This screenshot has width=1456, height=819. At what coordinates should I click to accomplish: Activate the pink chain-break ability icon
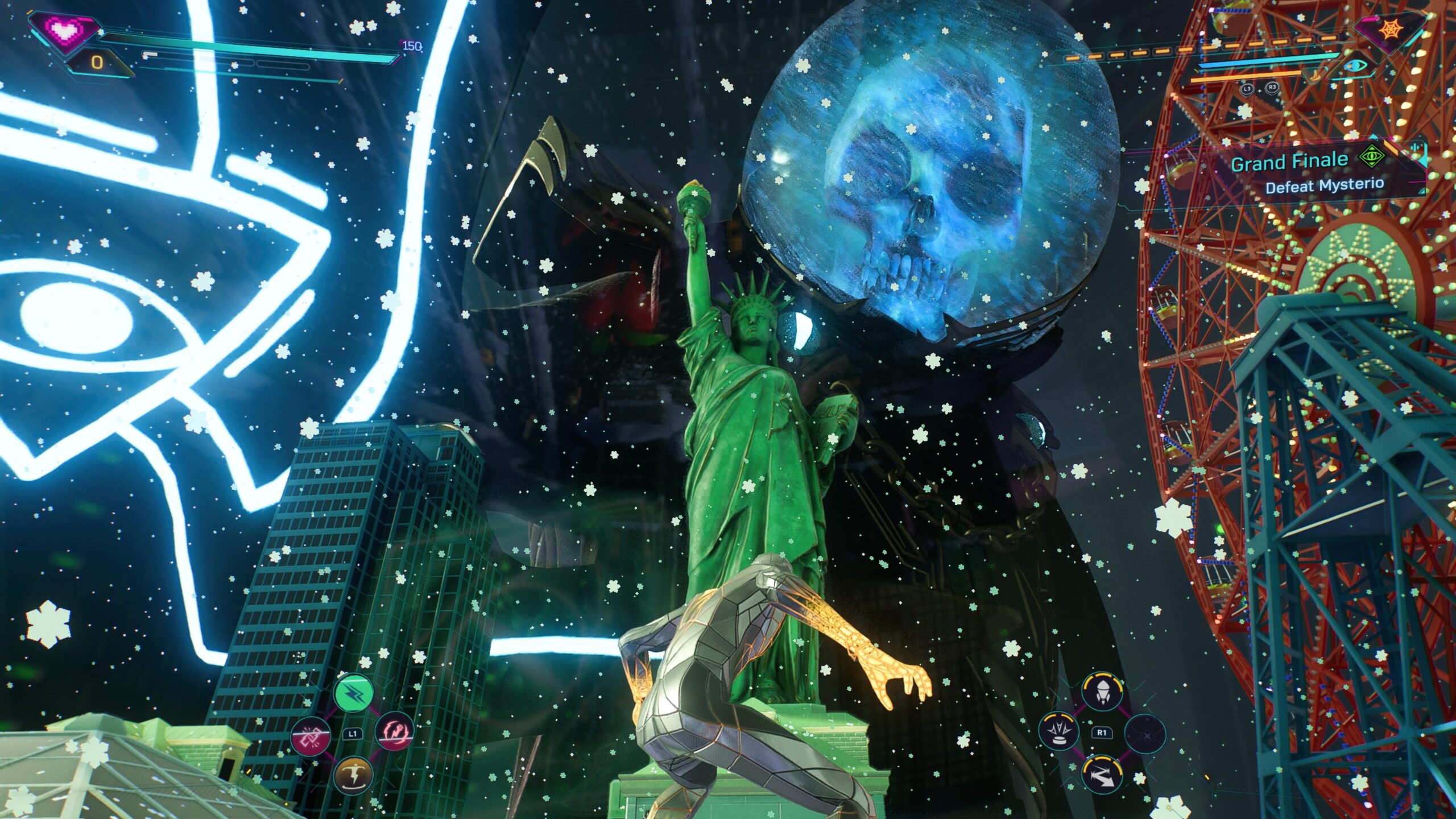click(311, 737)
